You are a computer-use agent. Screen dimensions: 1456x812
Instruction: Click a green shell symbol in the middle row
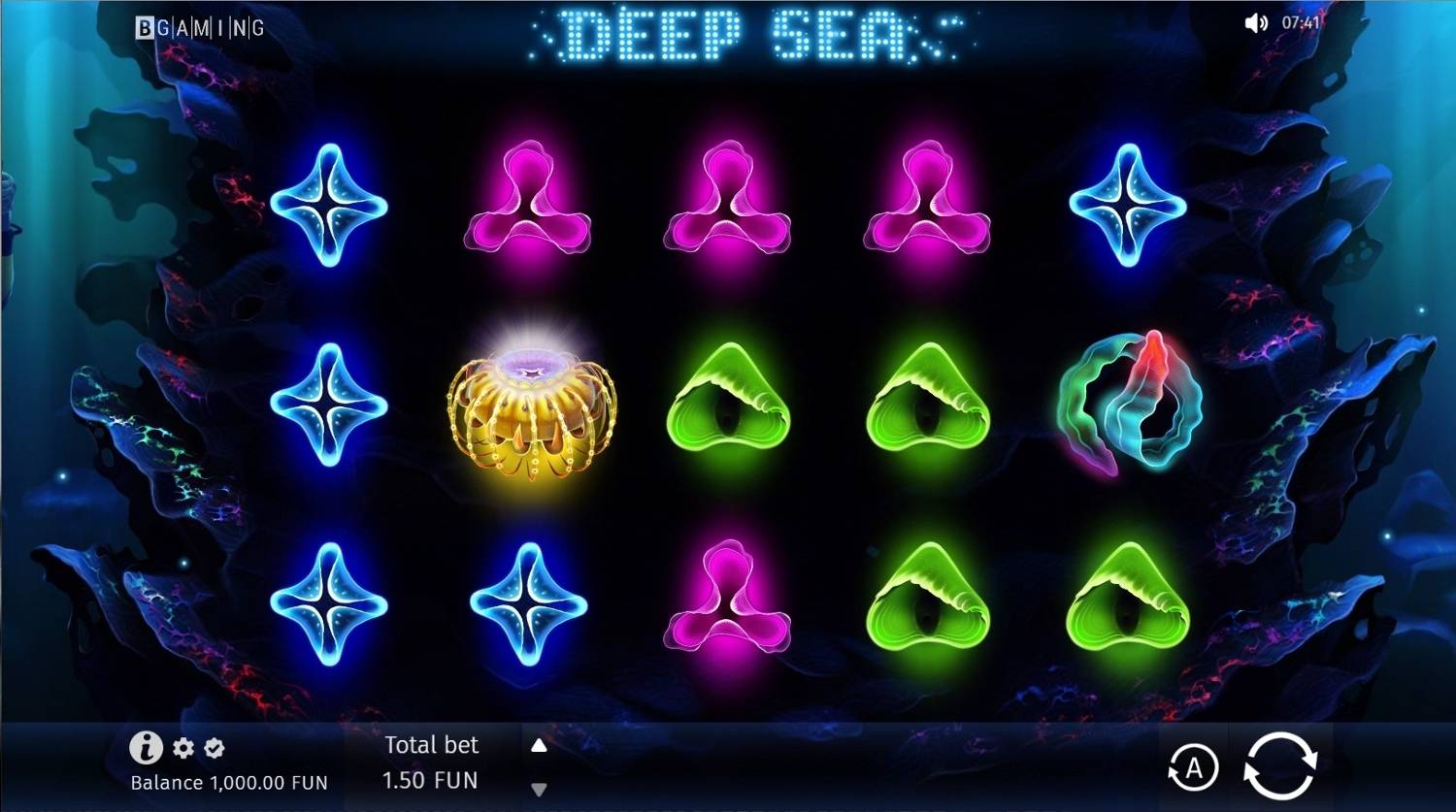pos(729,406)
